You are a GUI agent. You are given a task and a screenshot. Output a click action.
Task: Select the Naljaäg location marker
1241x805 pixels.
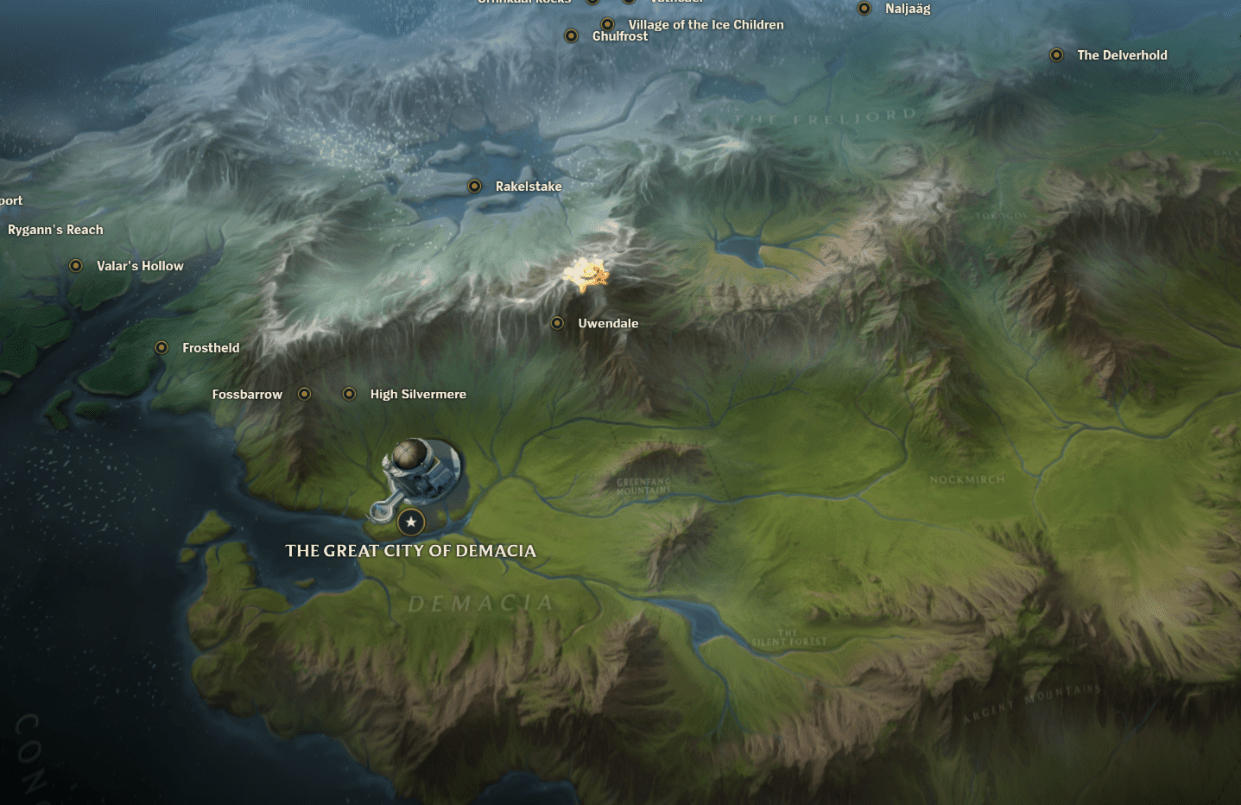(865, 9)
